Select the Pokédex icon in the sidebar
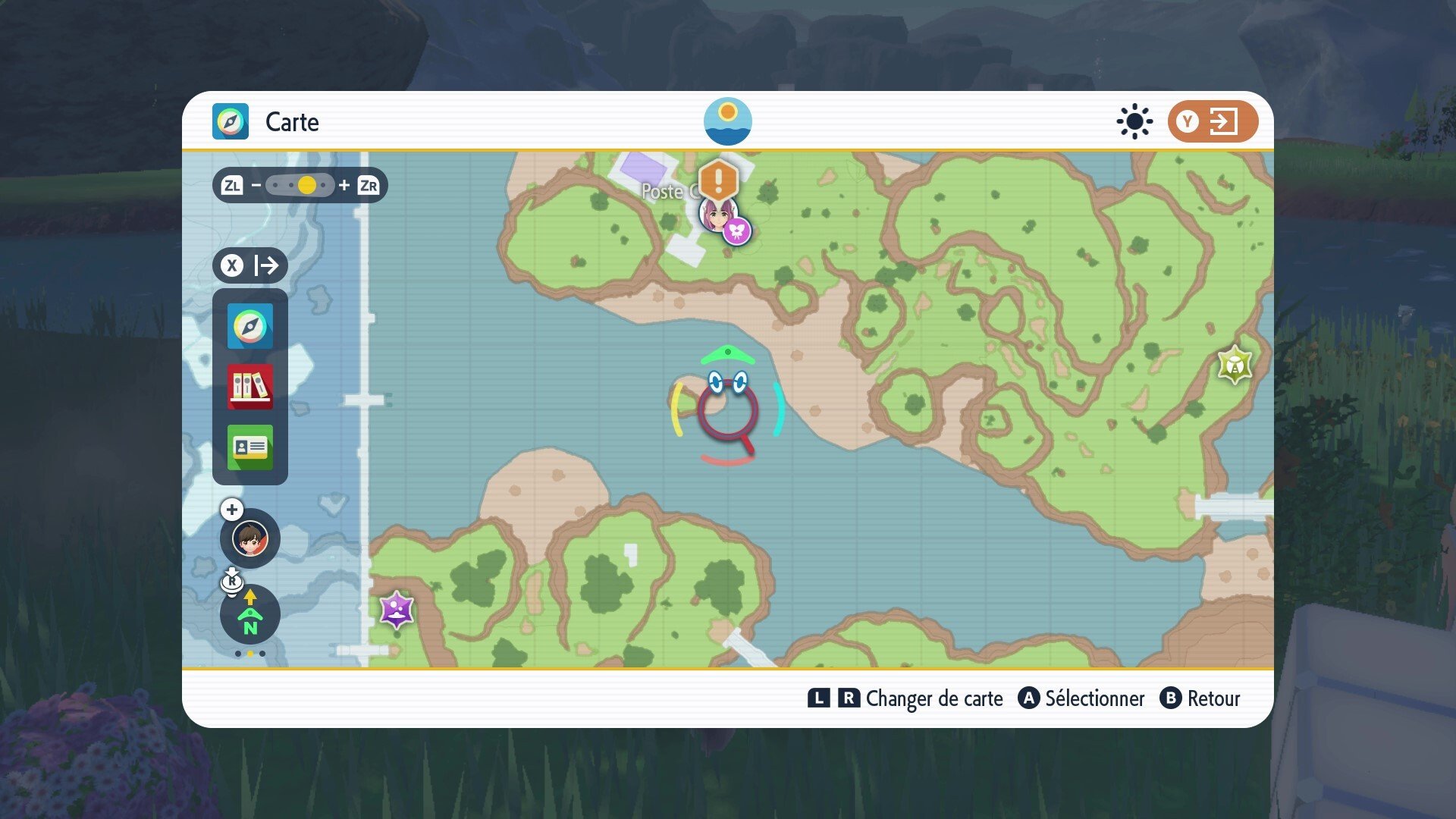The image size is (1456, 819). tap(250, 388)
